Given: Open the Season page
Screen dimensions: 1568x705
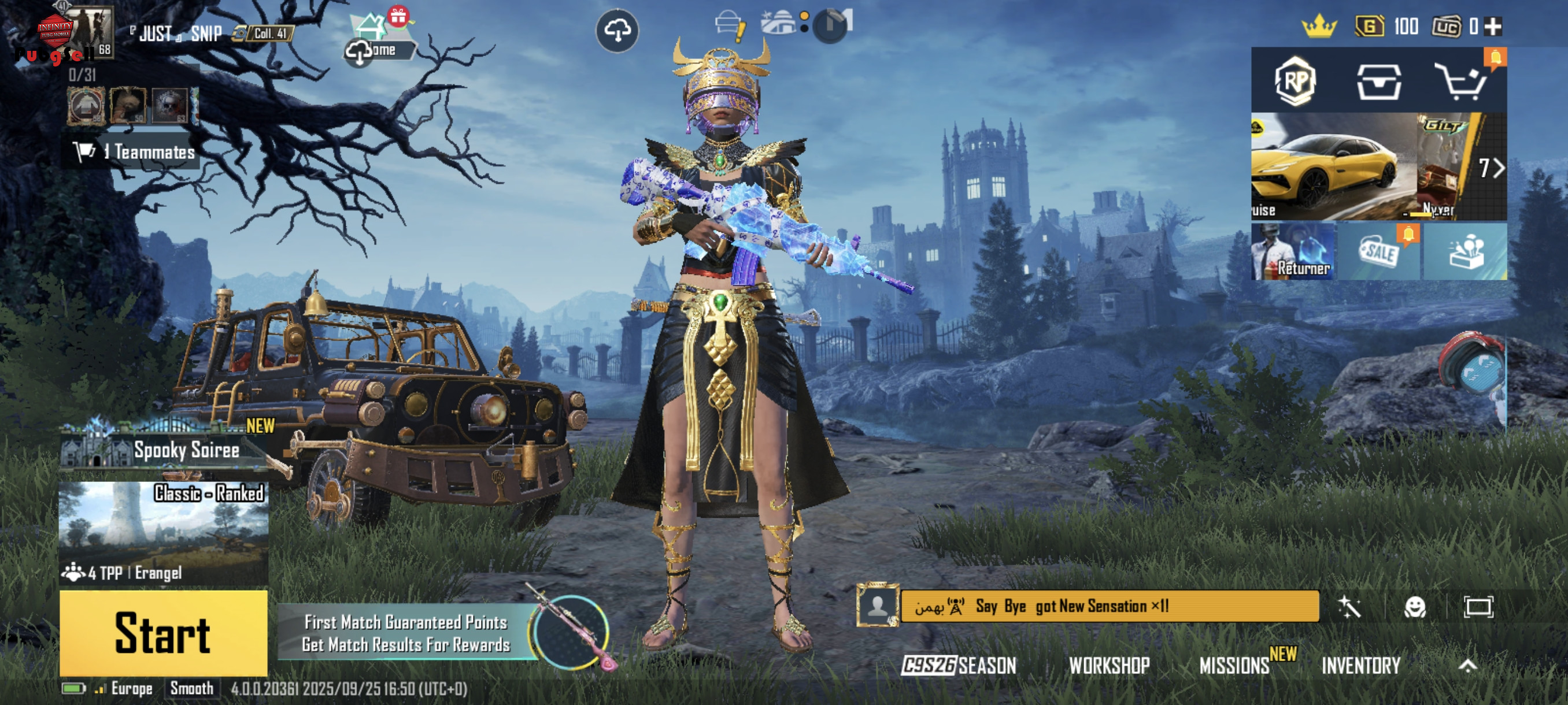Looking at the screenshot, I should [959, 666].
